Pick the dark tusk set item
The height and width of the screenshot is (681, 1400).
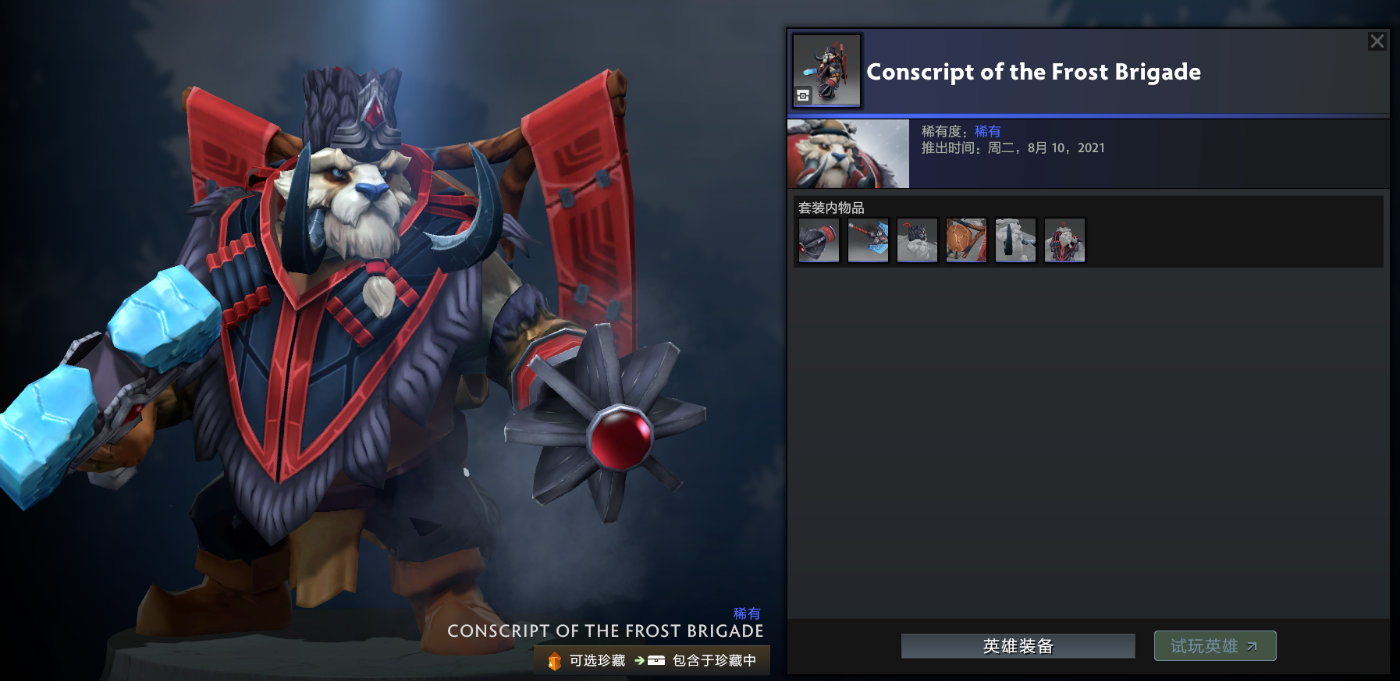click(x=1016, y=241)
